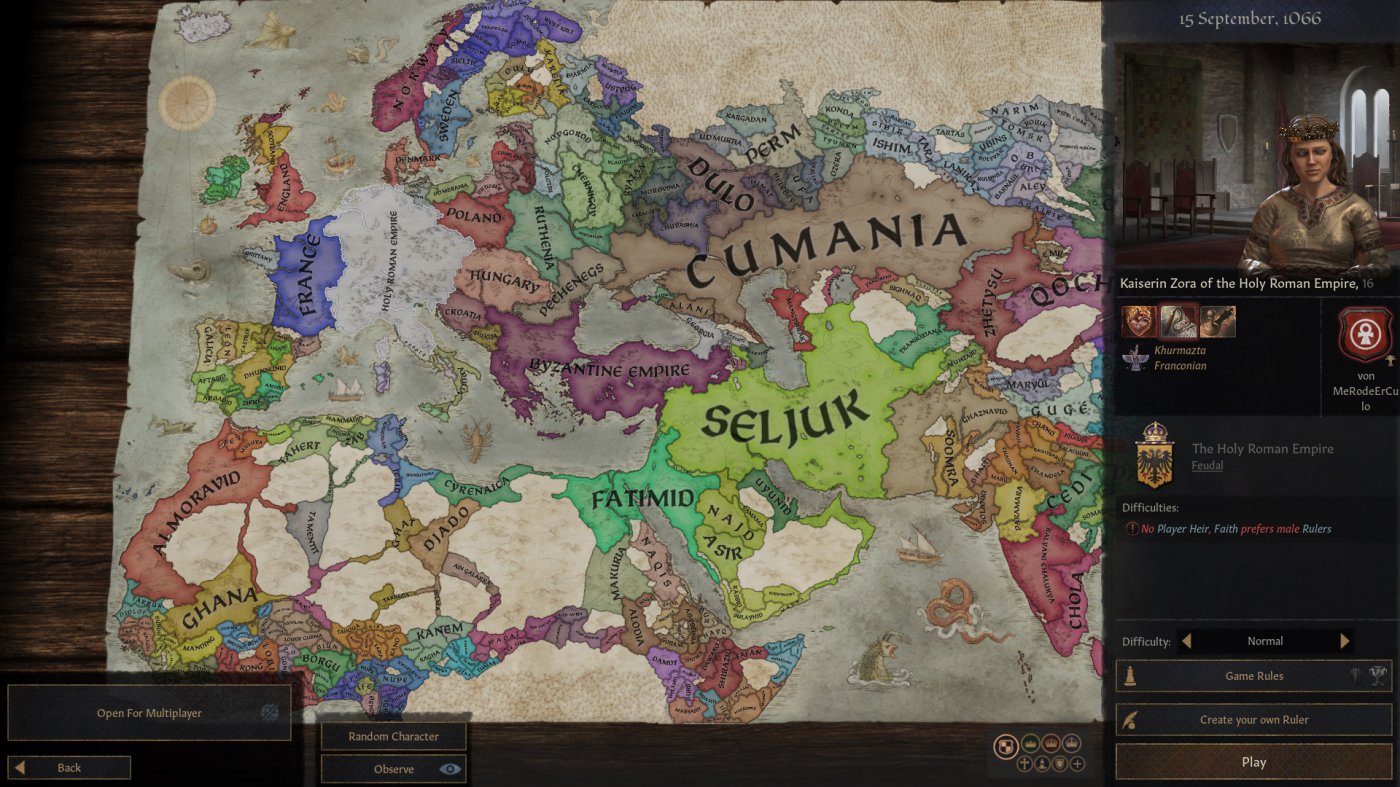Toggle the green duchy crown filter
This screenshot has width=1400, height=787.
coord(1030,744)
